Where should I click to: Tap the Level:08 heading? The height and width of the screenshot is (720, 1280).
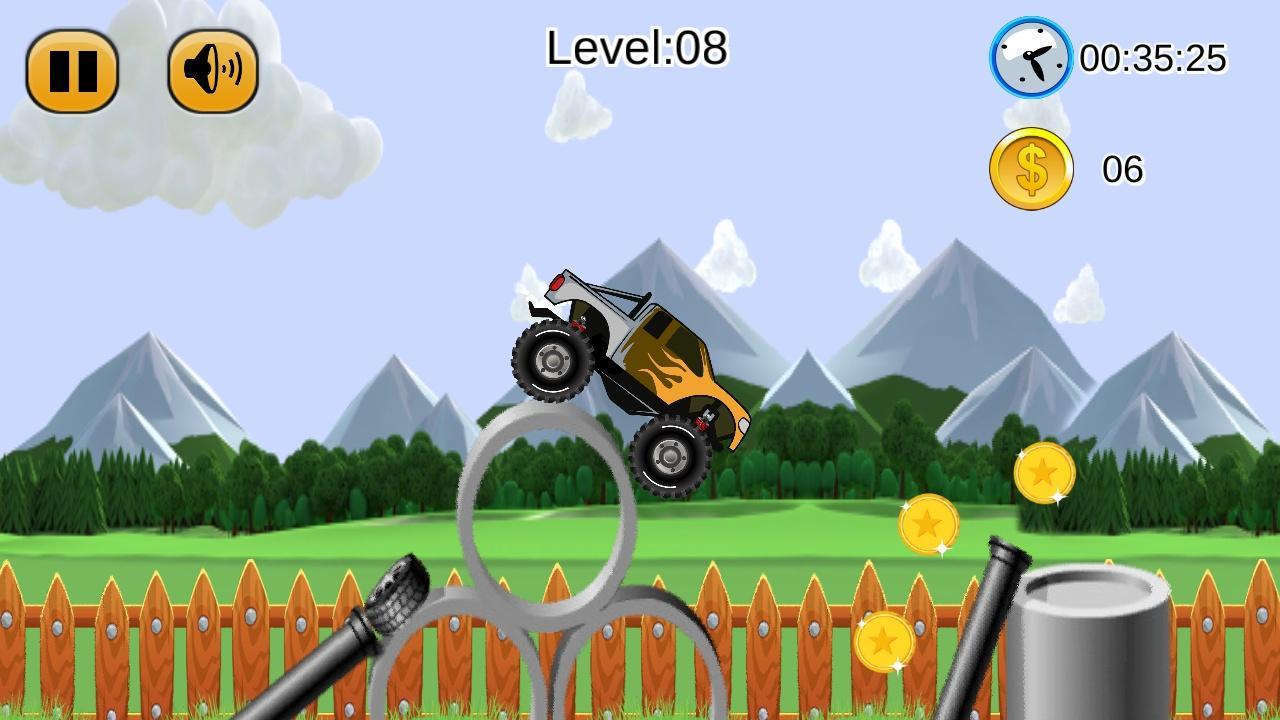637,46
